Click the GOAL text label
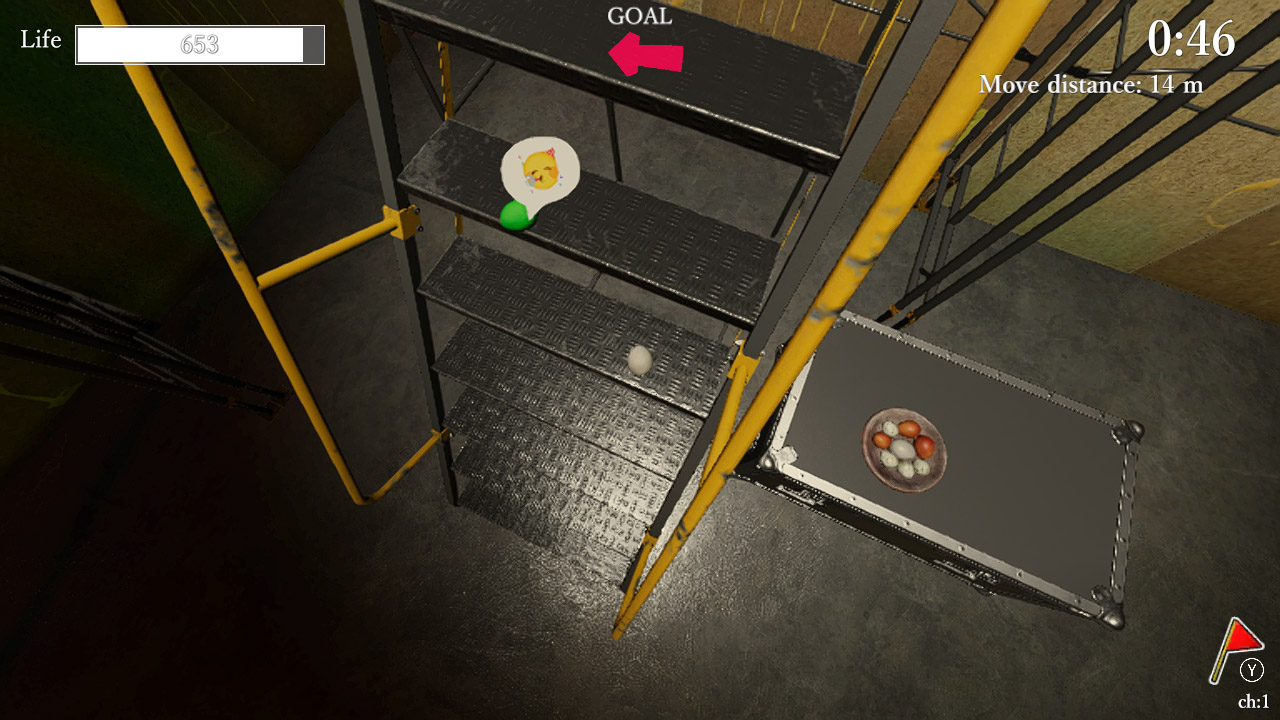Screen dimensions: 1280x720 pyautogui.click(x=640, y=15)
